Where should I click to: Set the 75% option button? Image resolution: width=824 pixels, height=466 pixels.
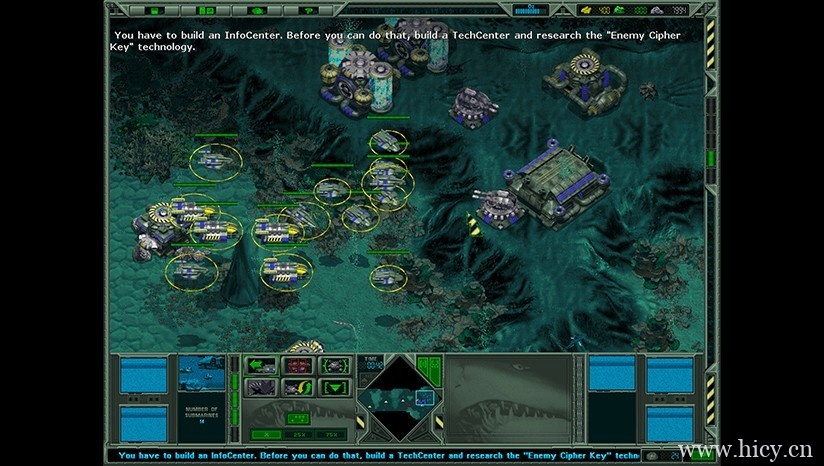(331, 434)
